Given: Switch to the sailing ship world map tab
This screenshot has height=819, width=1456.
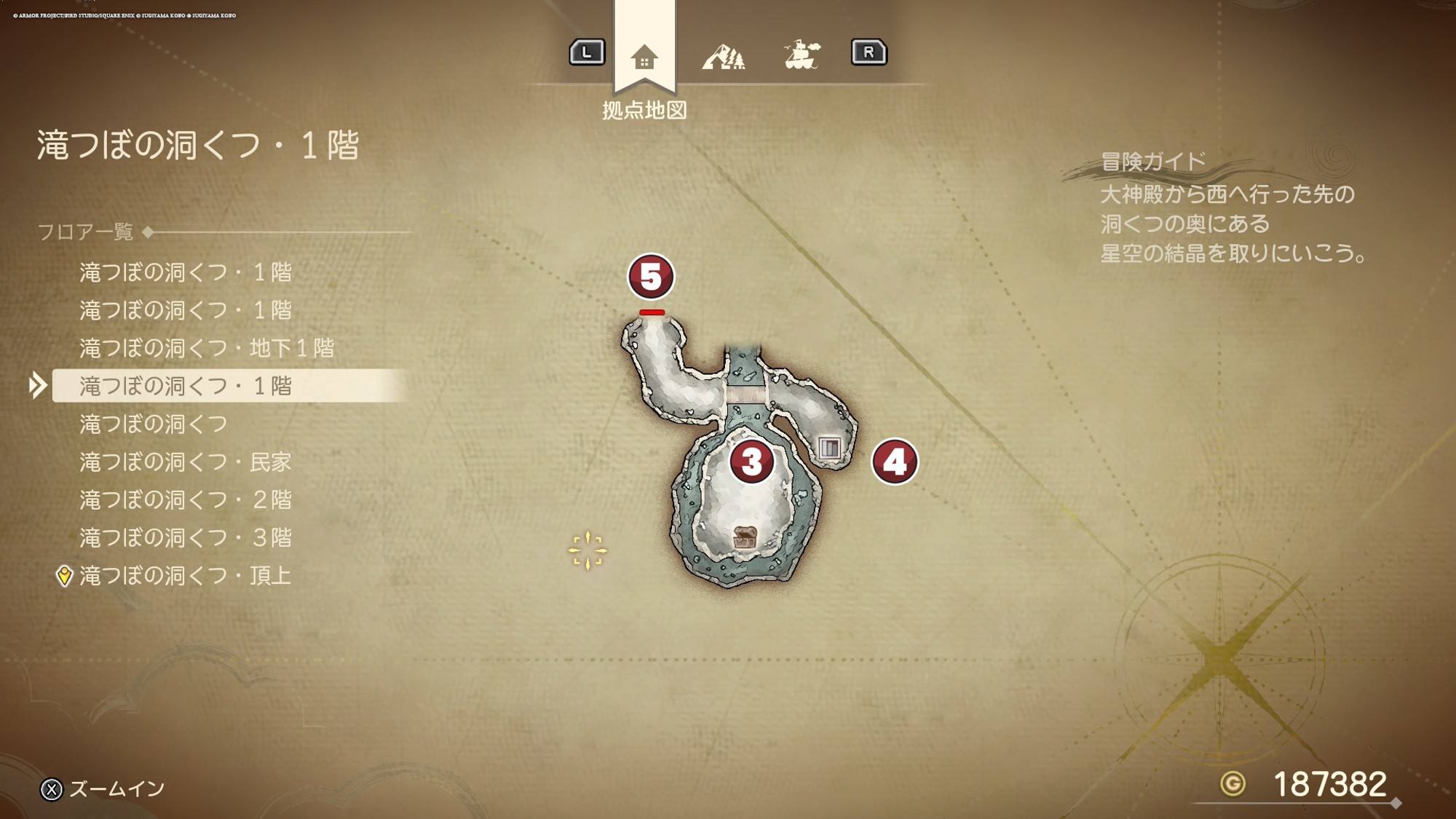Looking at the screenshot, I should pos(802,55).
